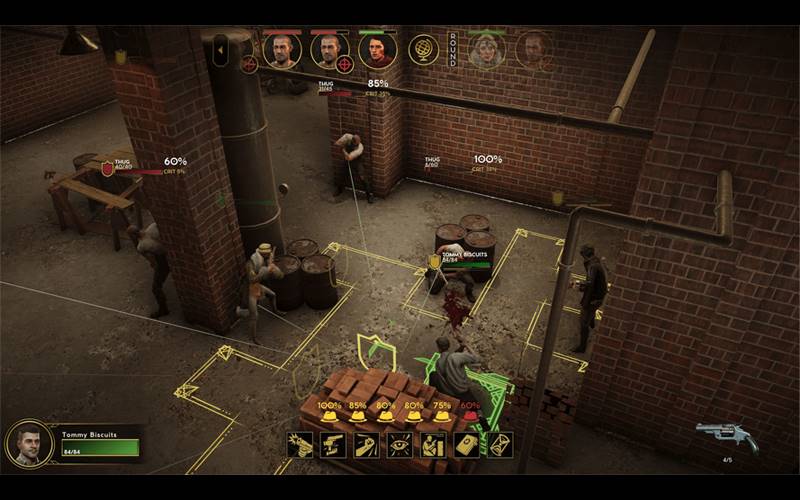Choose the take cover crouch ability
This screenshot has width=800, height=500.
point(433,445)
